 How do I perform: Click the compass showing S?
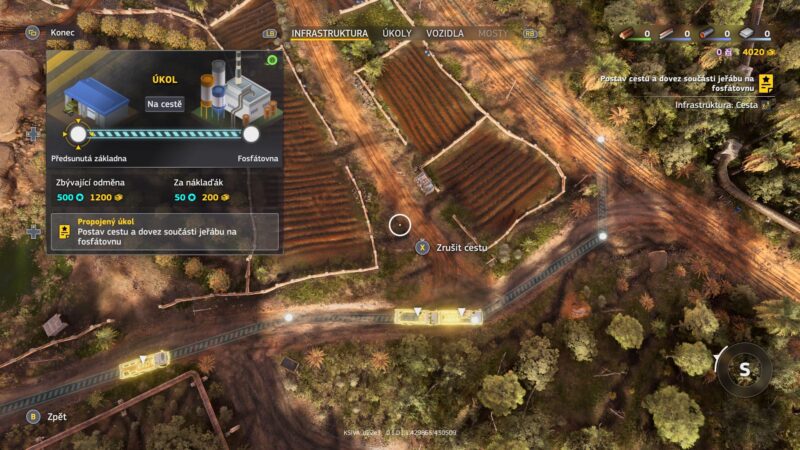[x=744, y=369]
